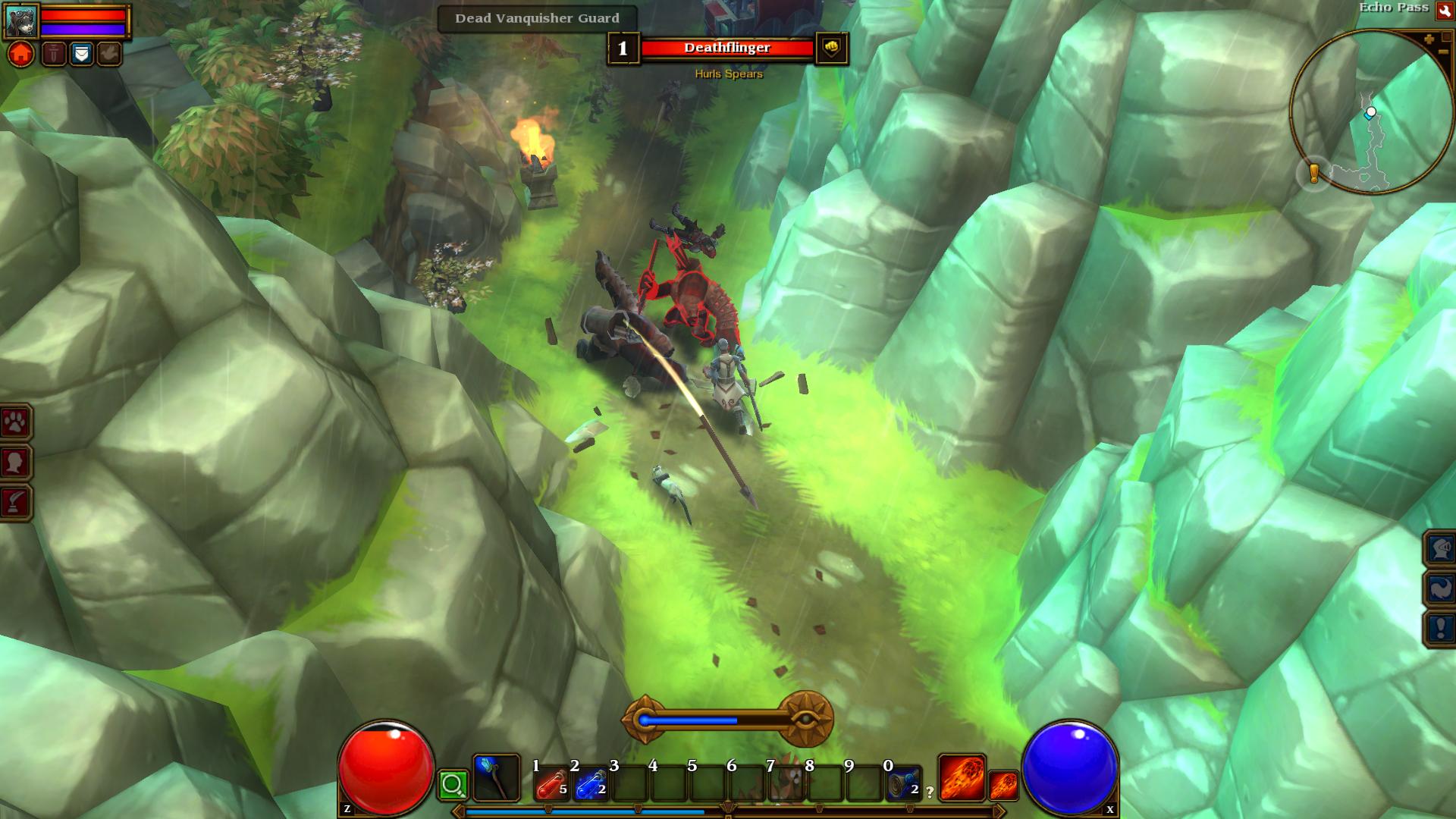
Task: Use the scroll in hotbar slot 0
Action: [903, 783]
